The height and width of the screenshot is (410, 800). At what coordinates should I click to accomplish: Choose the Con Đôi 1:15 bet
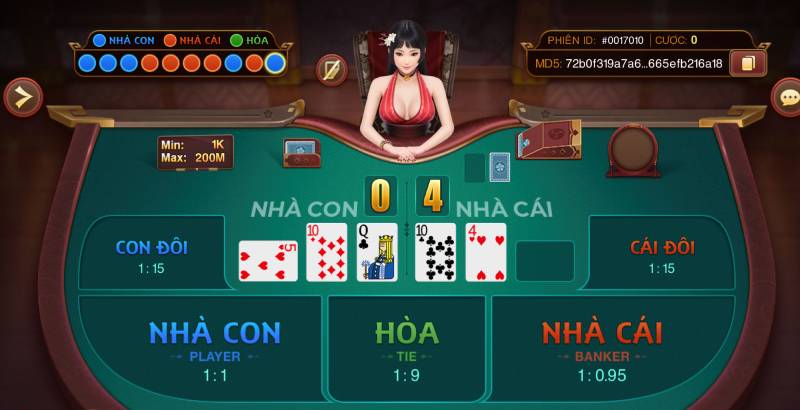tap(152, 254)
